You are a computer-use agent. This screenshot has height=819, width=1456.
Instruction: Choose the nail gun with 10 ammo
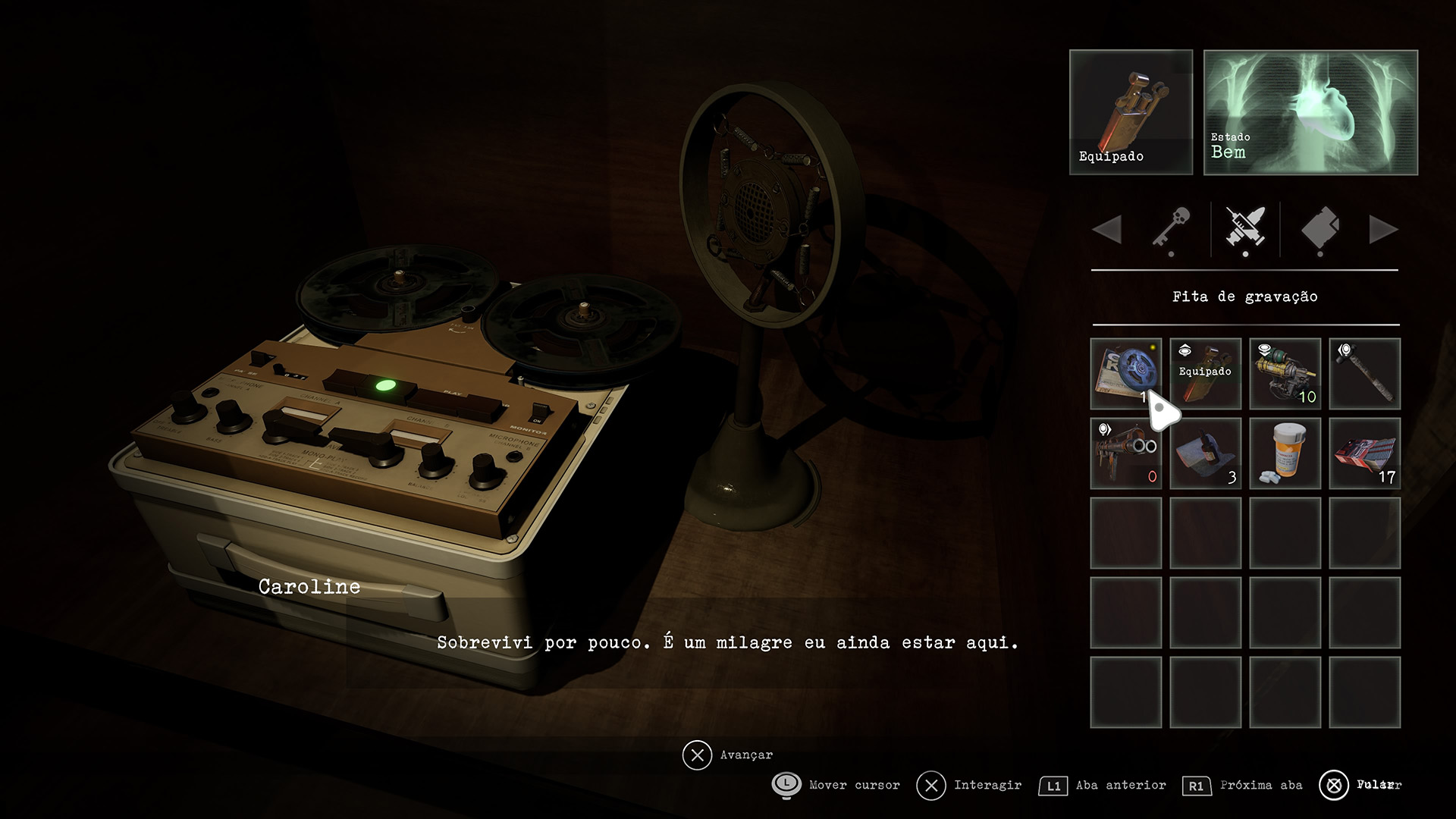1285,373
